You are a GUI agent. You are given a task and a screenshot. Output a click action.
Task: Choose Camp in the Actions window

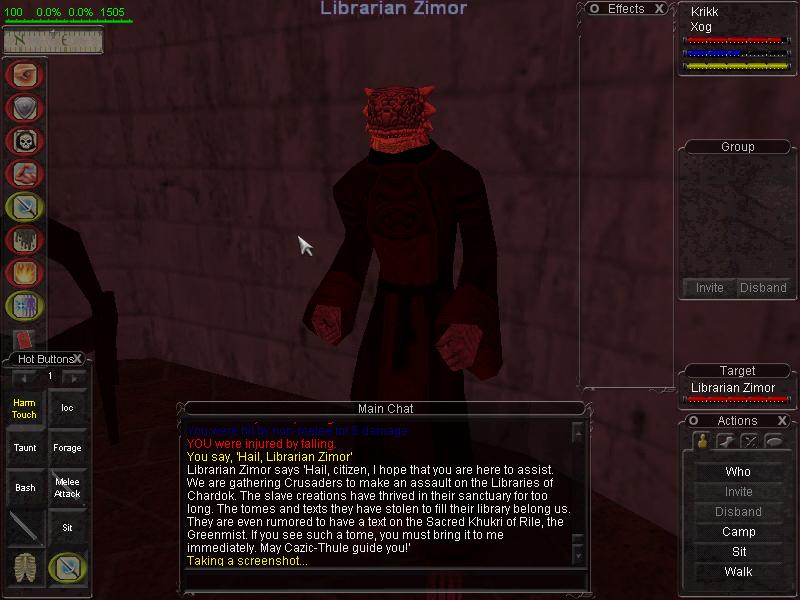(738, 532)
